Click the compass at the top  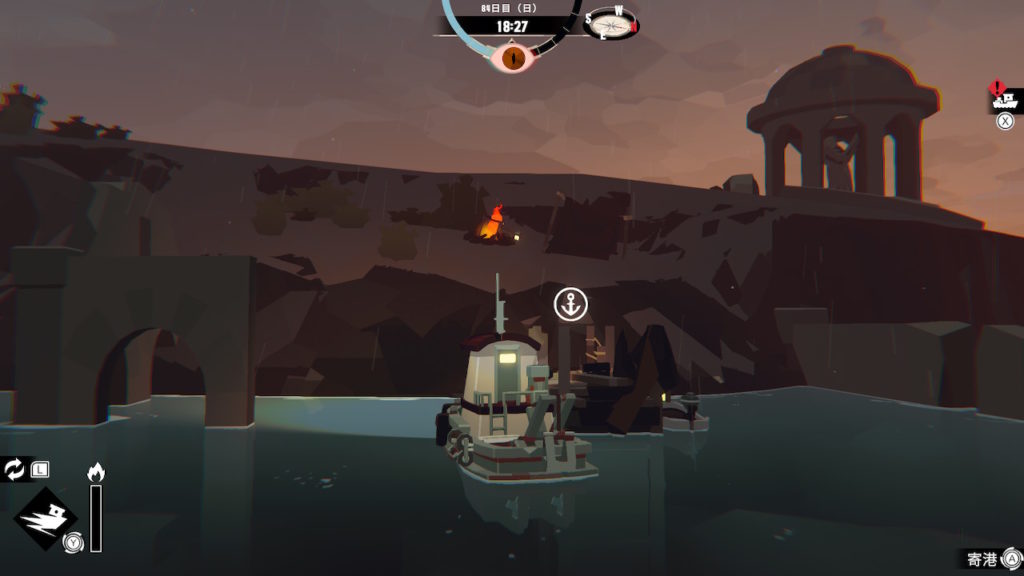point(611,23)
